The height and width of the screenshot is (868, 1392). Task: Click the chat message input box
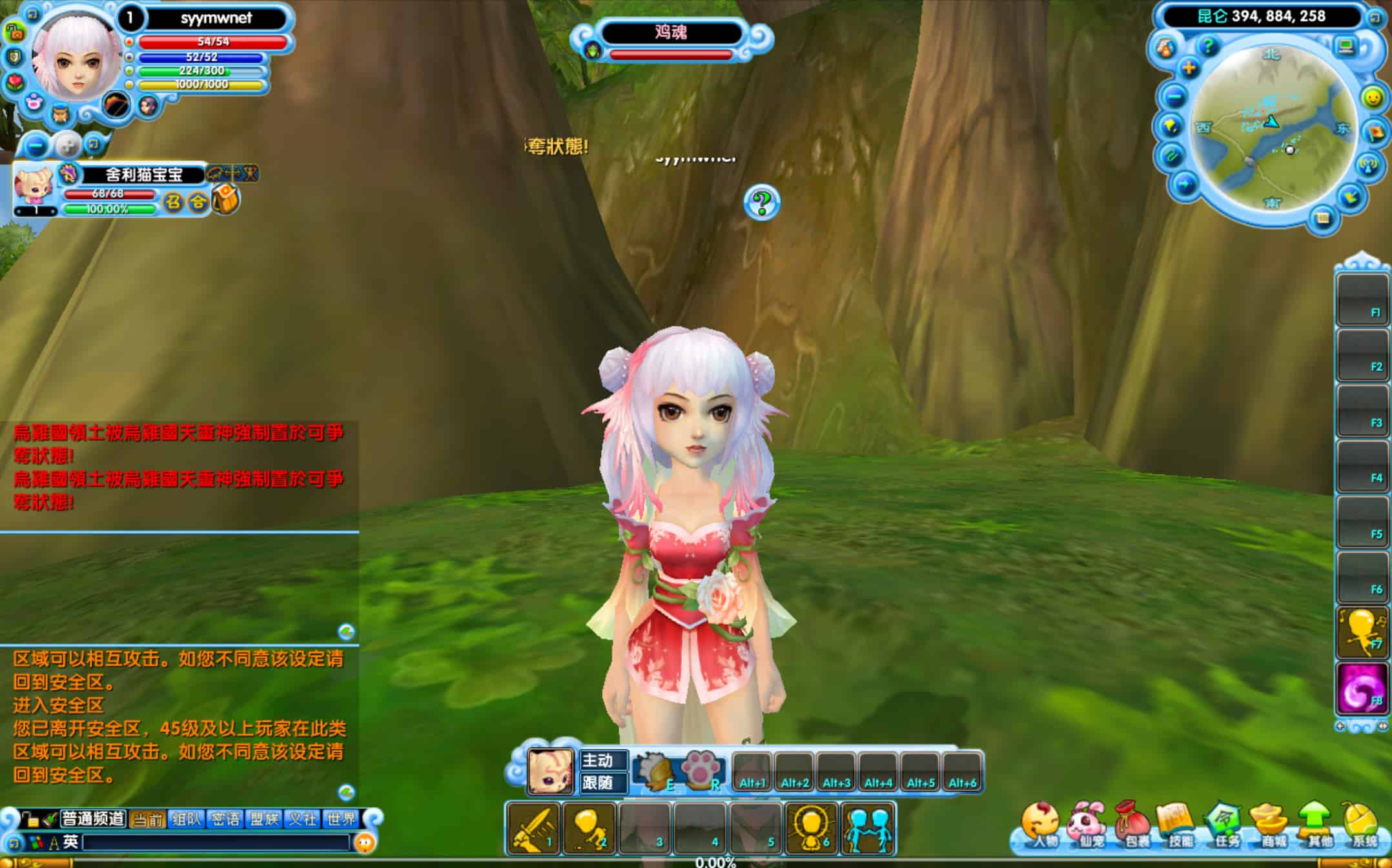pyautogui.click(x=216, y=842)
